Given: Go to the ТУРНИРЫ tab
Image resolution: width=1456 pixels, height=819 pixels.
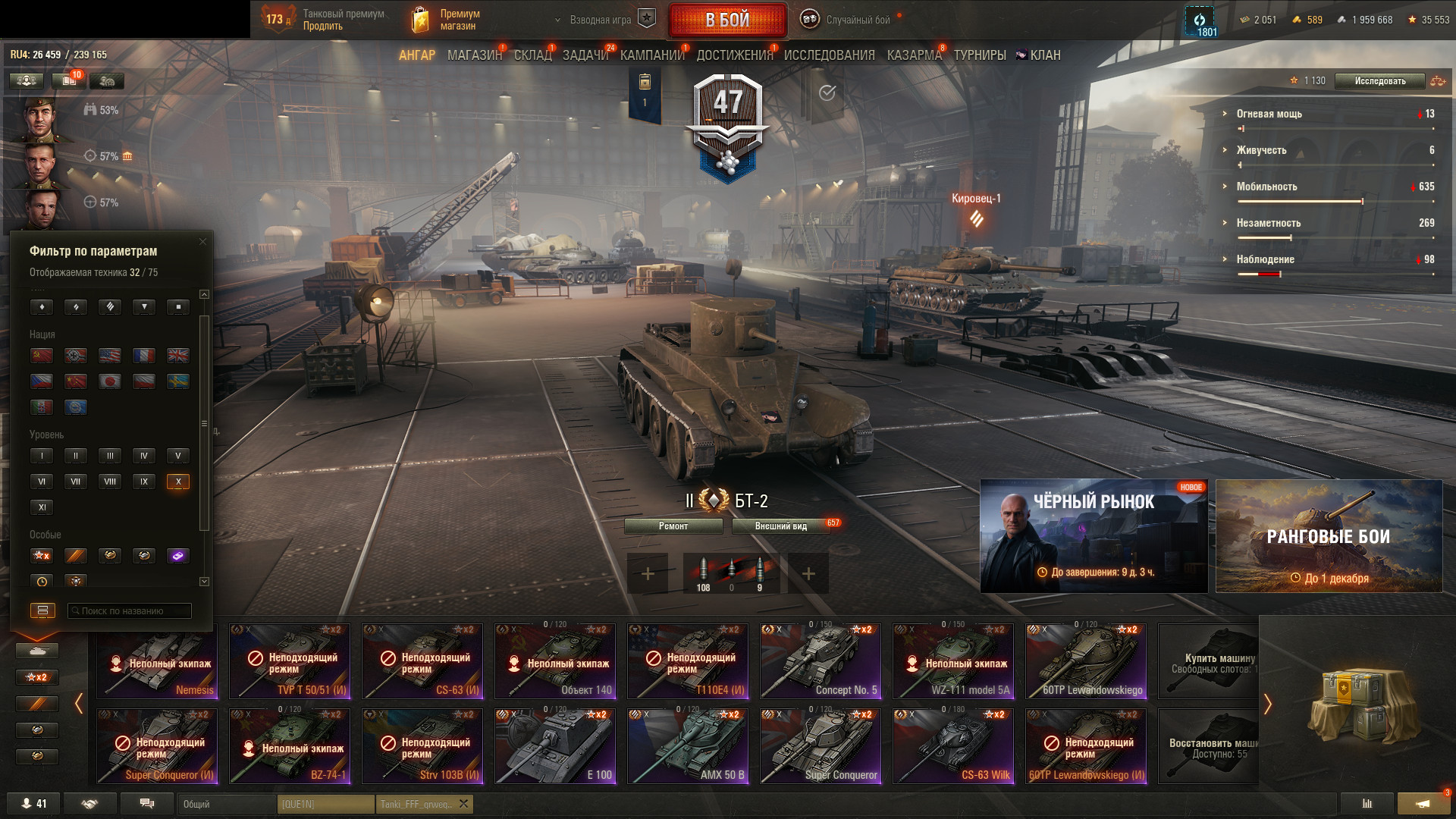Looking at the screenshot, I should [979, 55].
